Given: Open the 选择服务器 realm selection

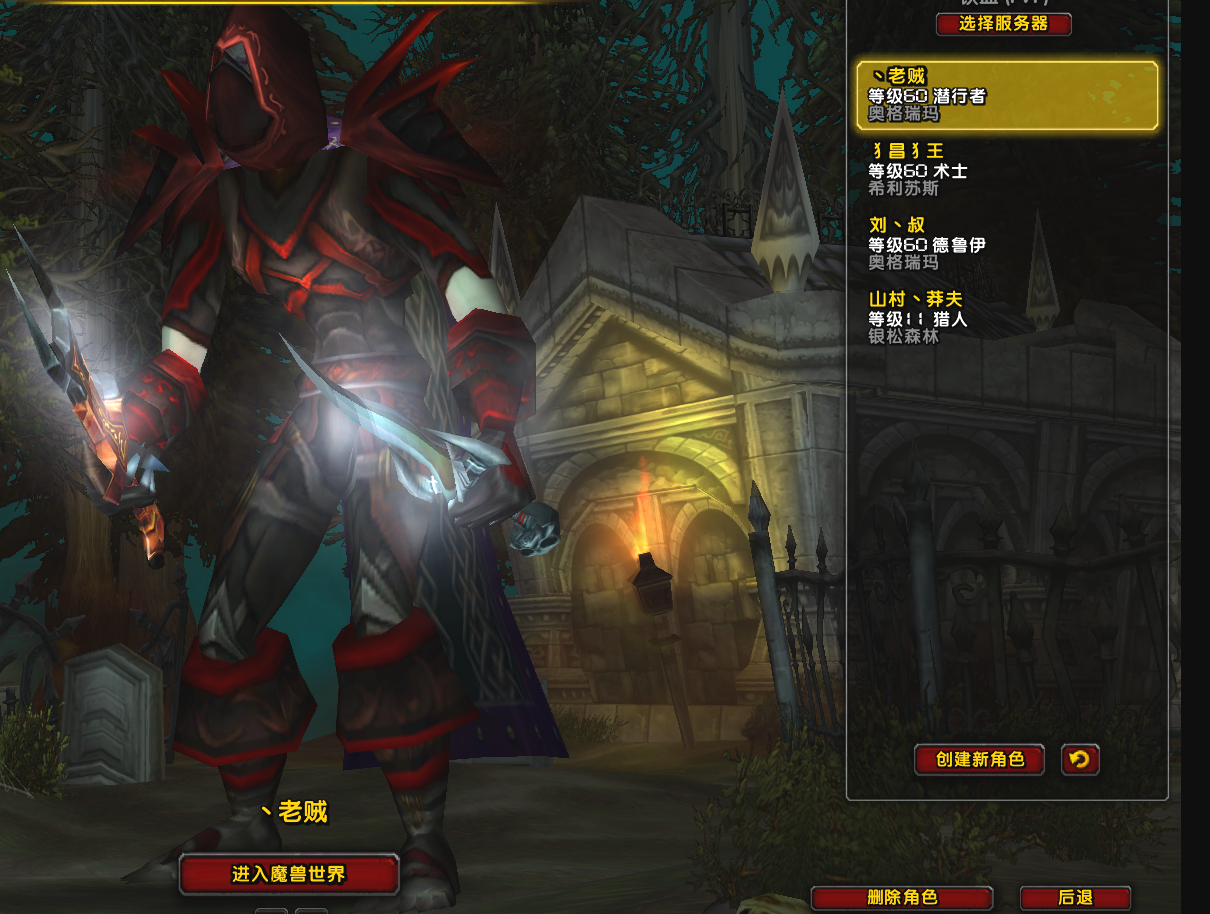Looking at the screenshot, I should 1003,24.
